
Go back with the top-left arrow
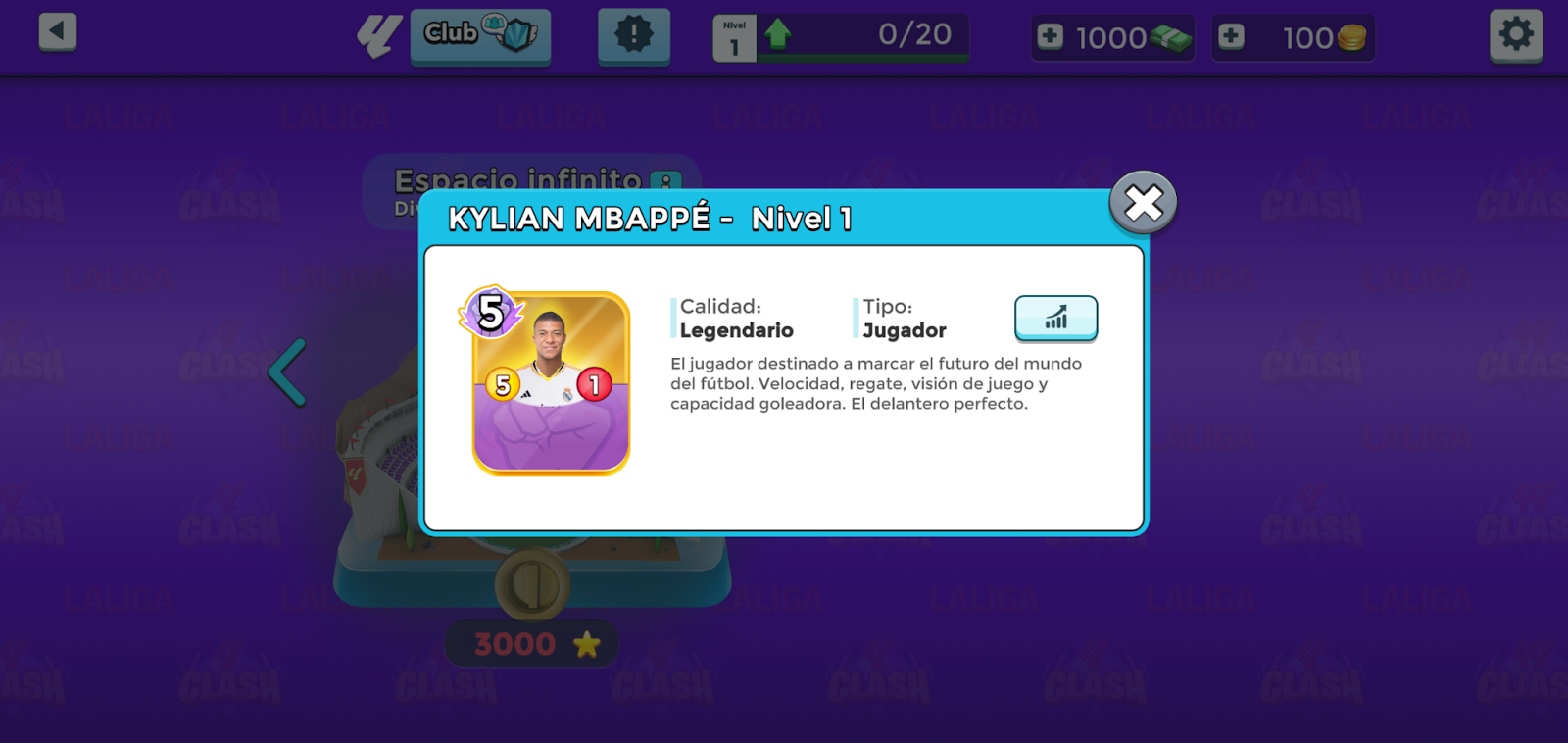pos(58,31)
